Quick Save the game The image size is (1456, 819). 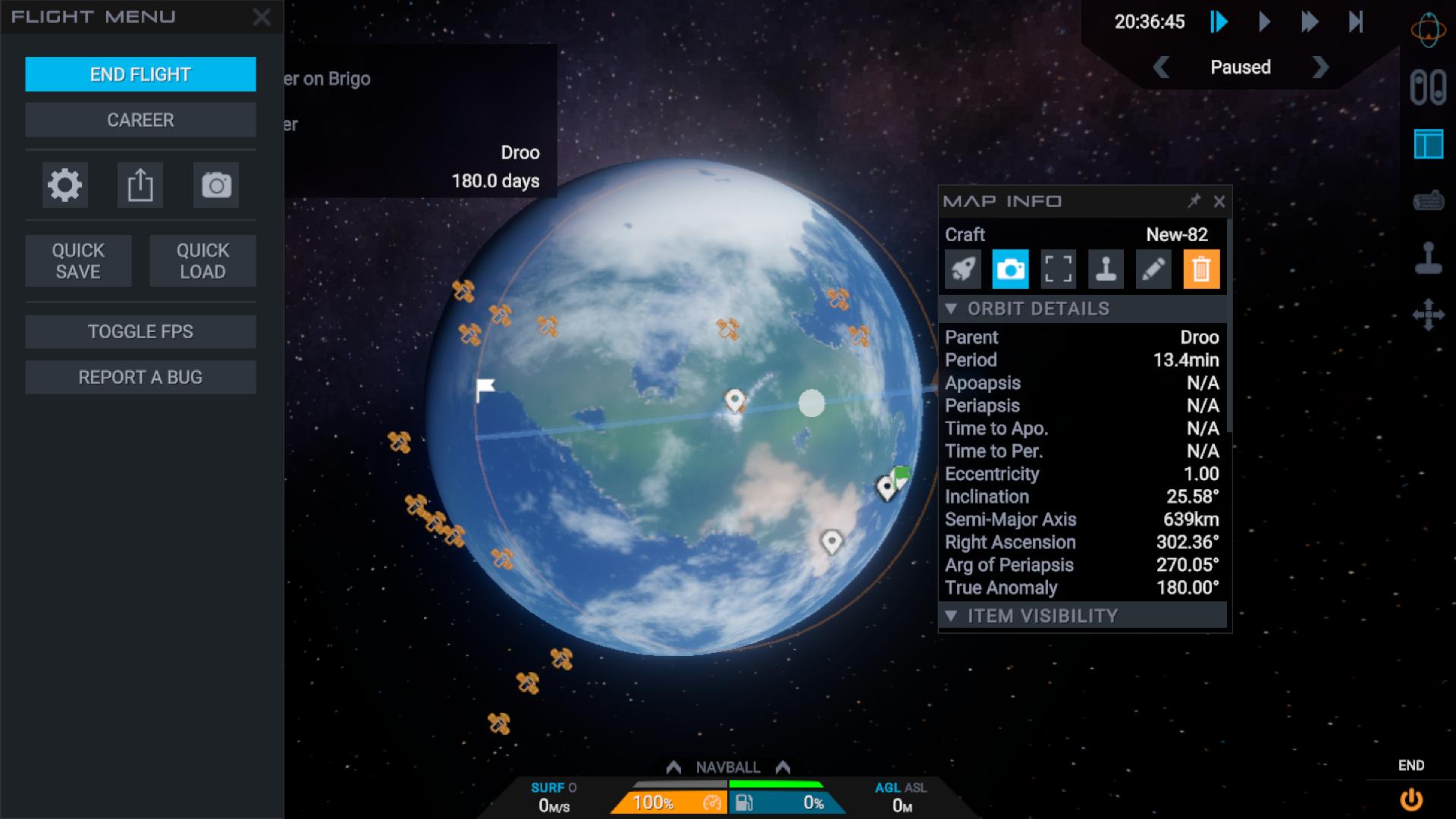[x=78, y=261]
